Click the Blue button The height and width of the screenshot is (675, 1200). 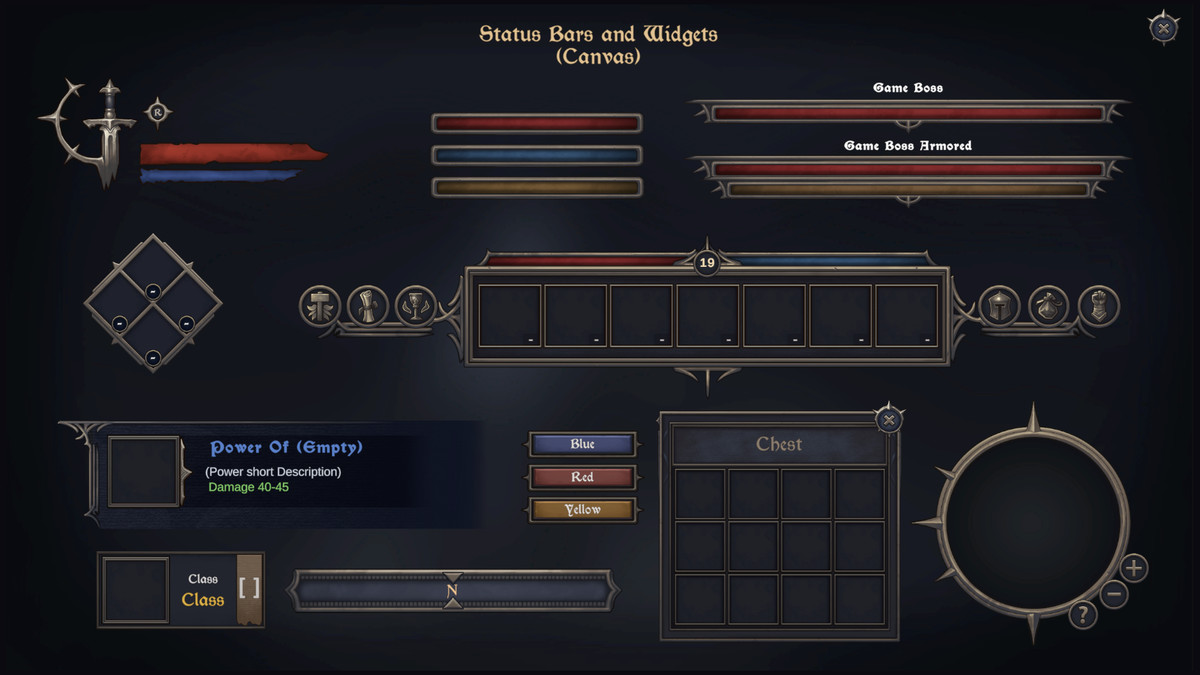click(582, 444)
